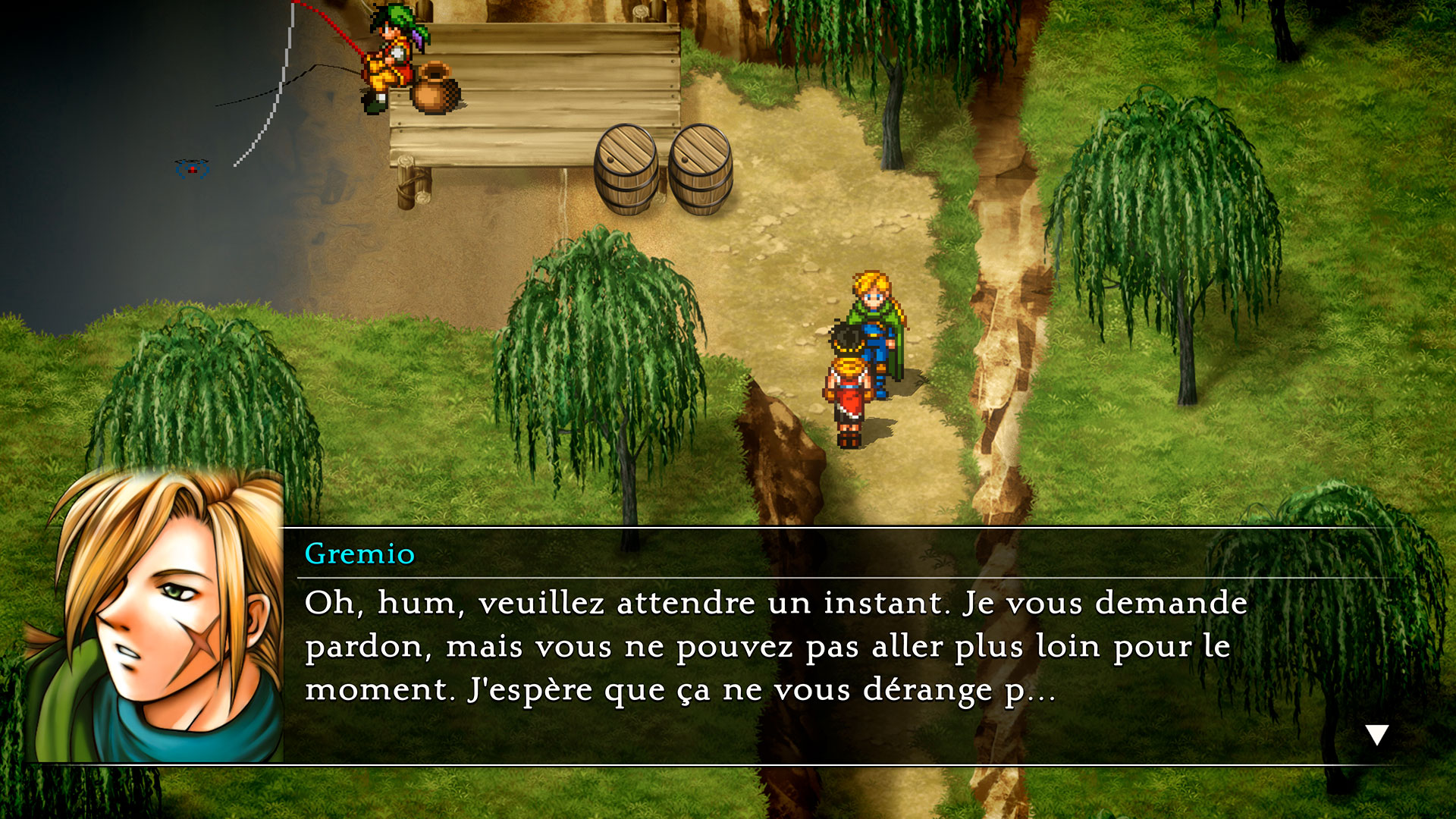
Task: Advance dialogue with the white arrow indicator
Action: click(1376, 734)
